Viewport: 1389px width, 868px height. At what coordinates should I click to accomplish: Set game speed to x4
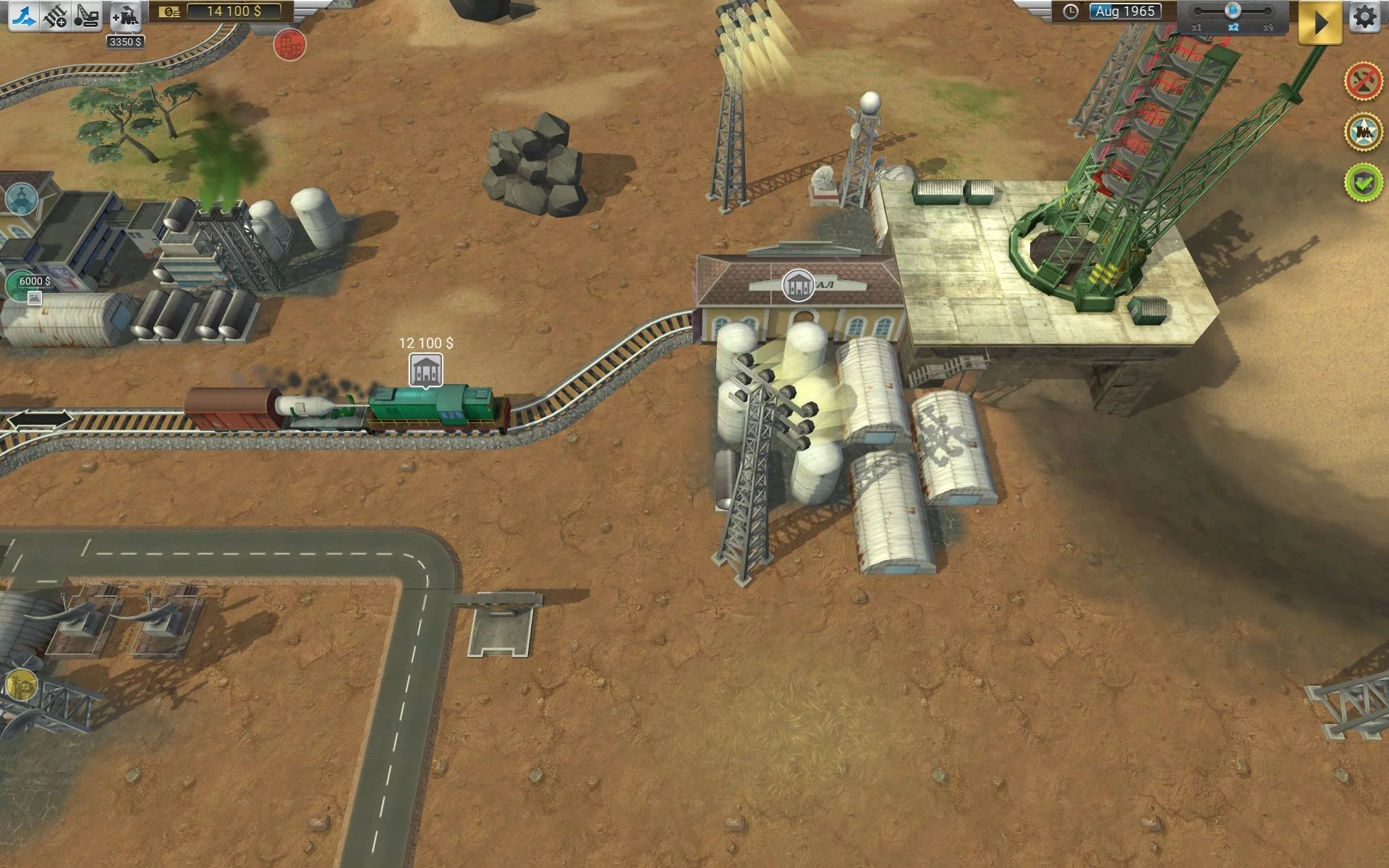(x=1267, y=12)
